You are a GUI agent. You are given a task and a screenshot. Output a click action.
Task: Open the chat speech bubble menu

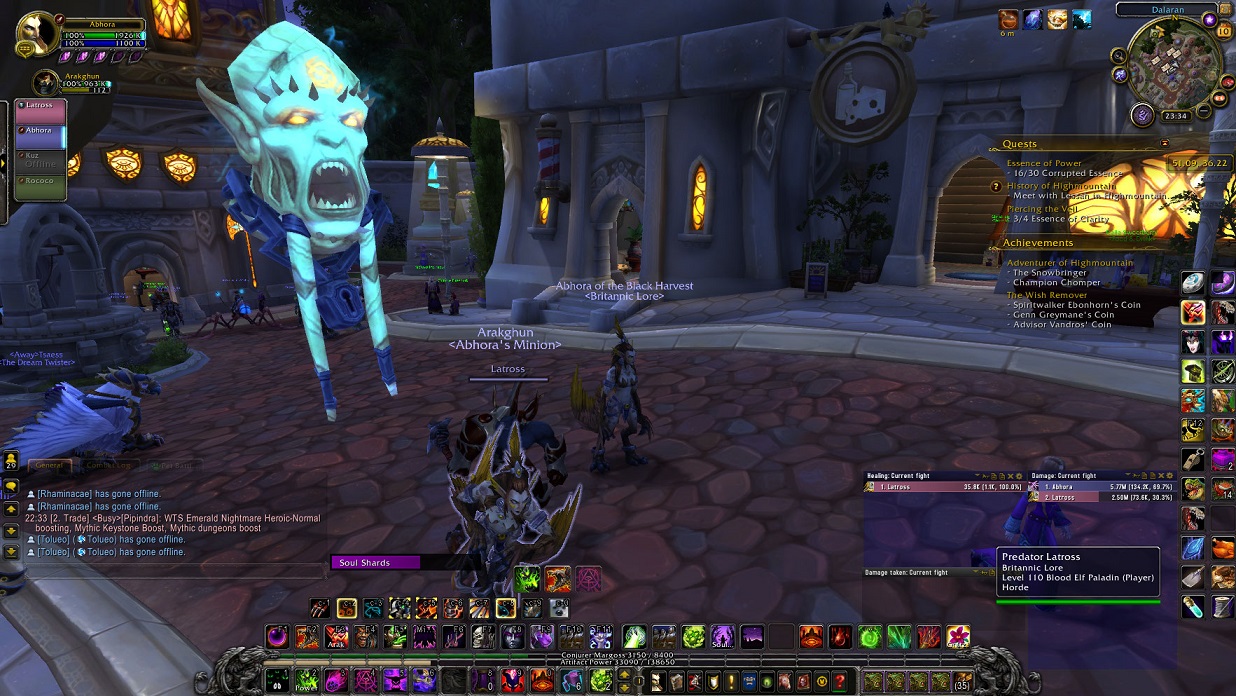pyautogui.click(x=11, y=487)
